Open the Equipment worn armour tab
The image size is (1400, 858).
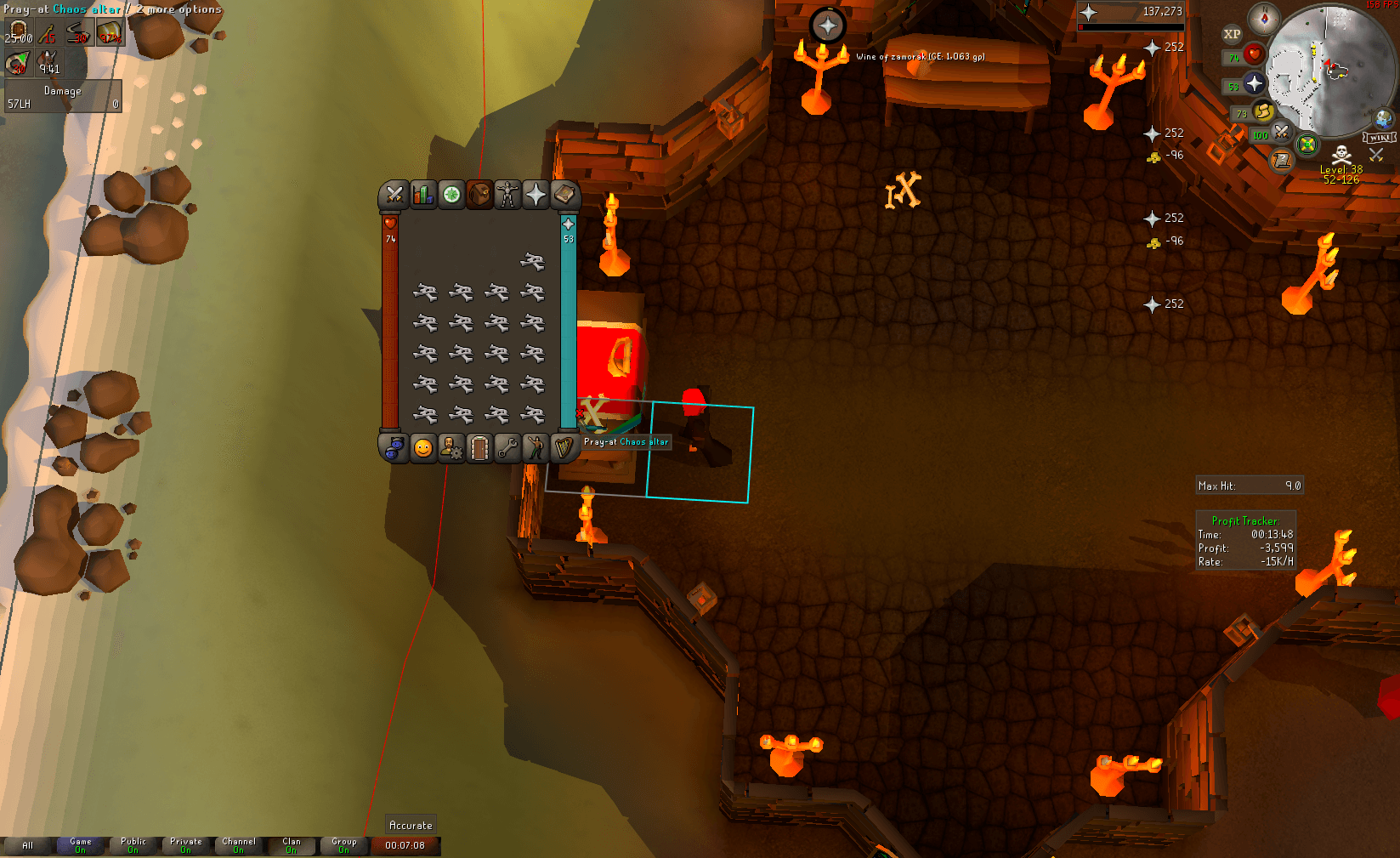[x=507, y=195]
